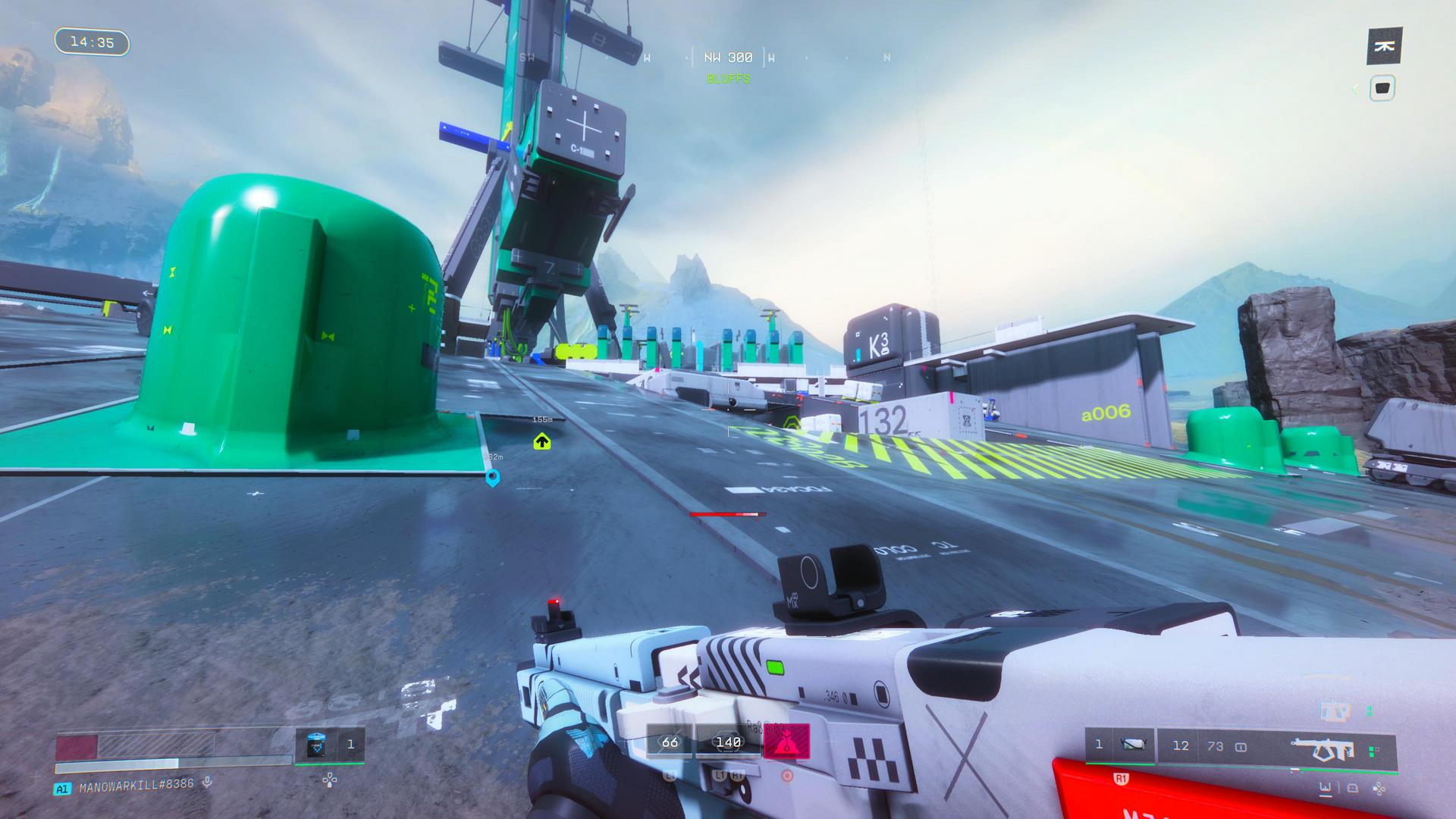
Task: Open the dark faction emblem icon
Action: click(1384, 47)
